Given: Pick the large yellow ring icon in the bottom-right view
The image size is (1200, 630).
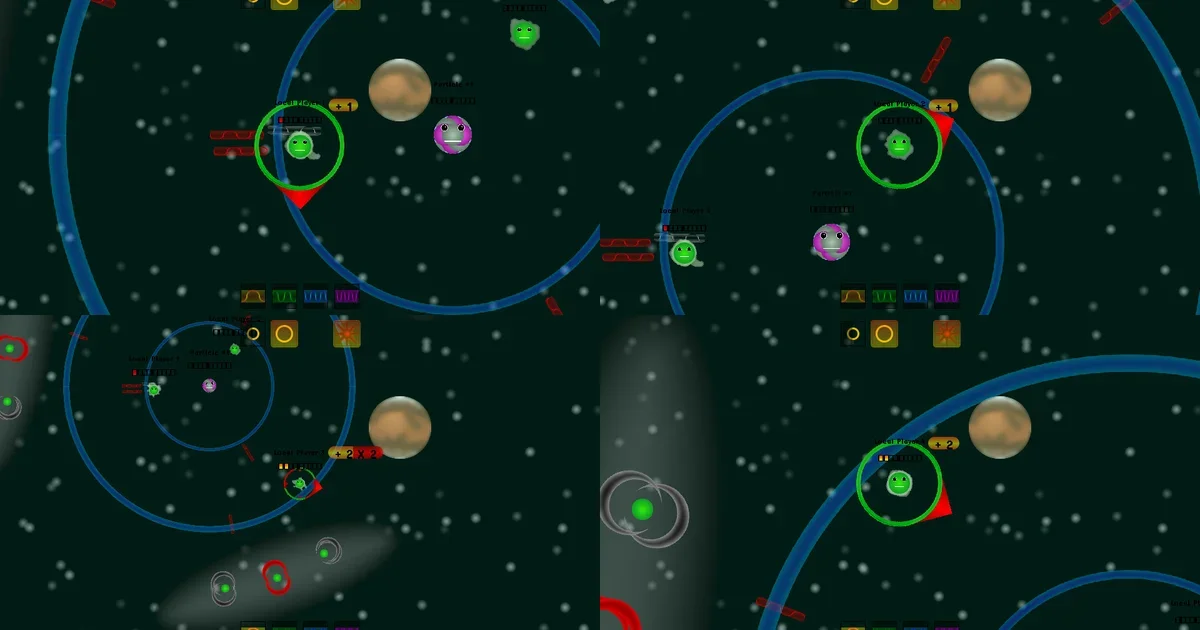Looking at the screenshot, I should [884, 334].
